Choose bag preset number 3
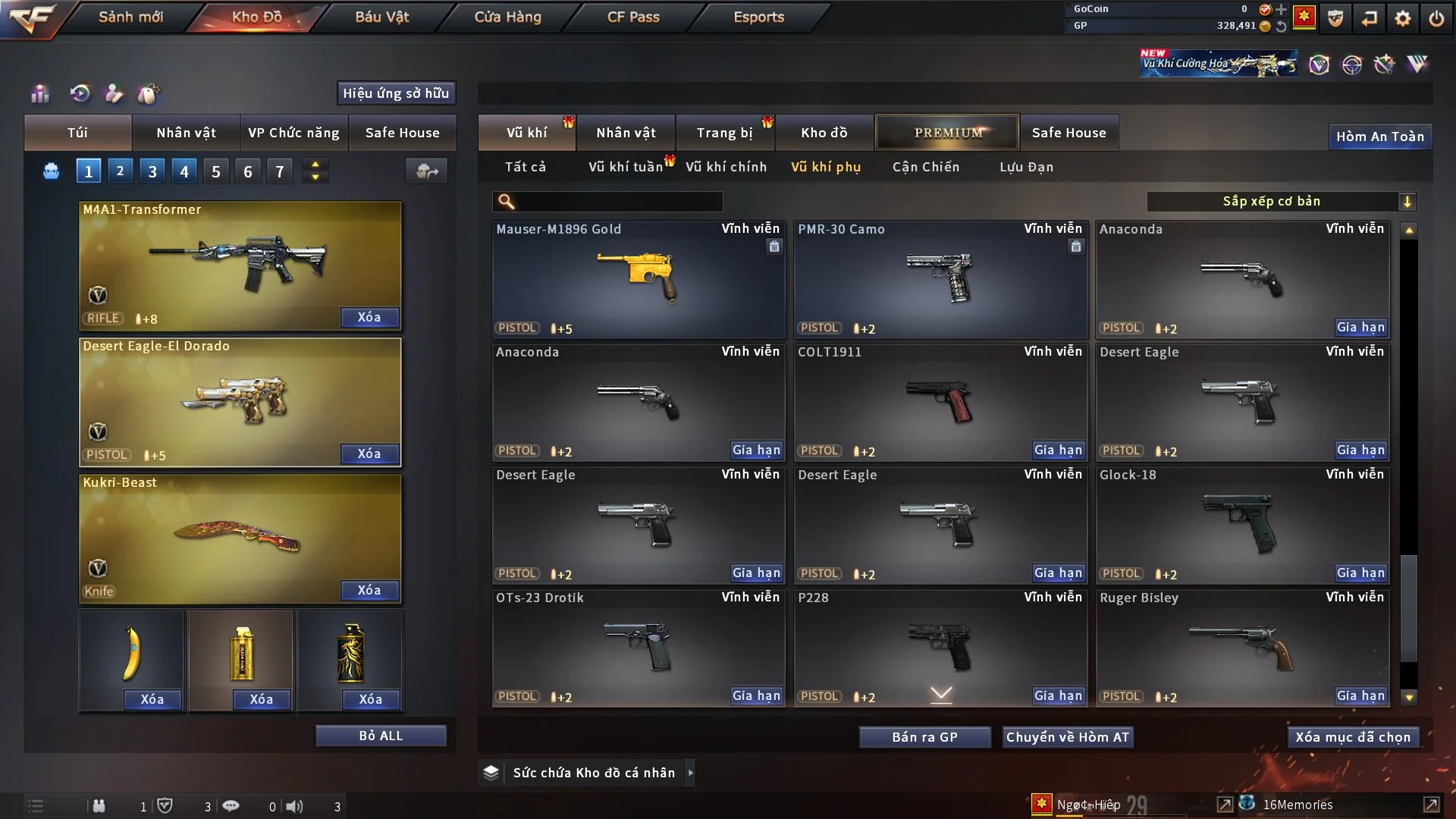1456x819 pixels. [x=152, y=171]
